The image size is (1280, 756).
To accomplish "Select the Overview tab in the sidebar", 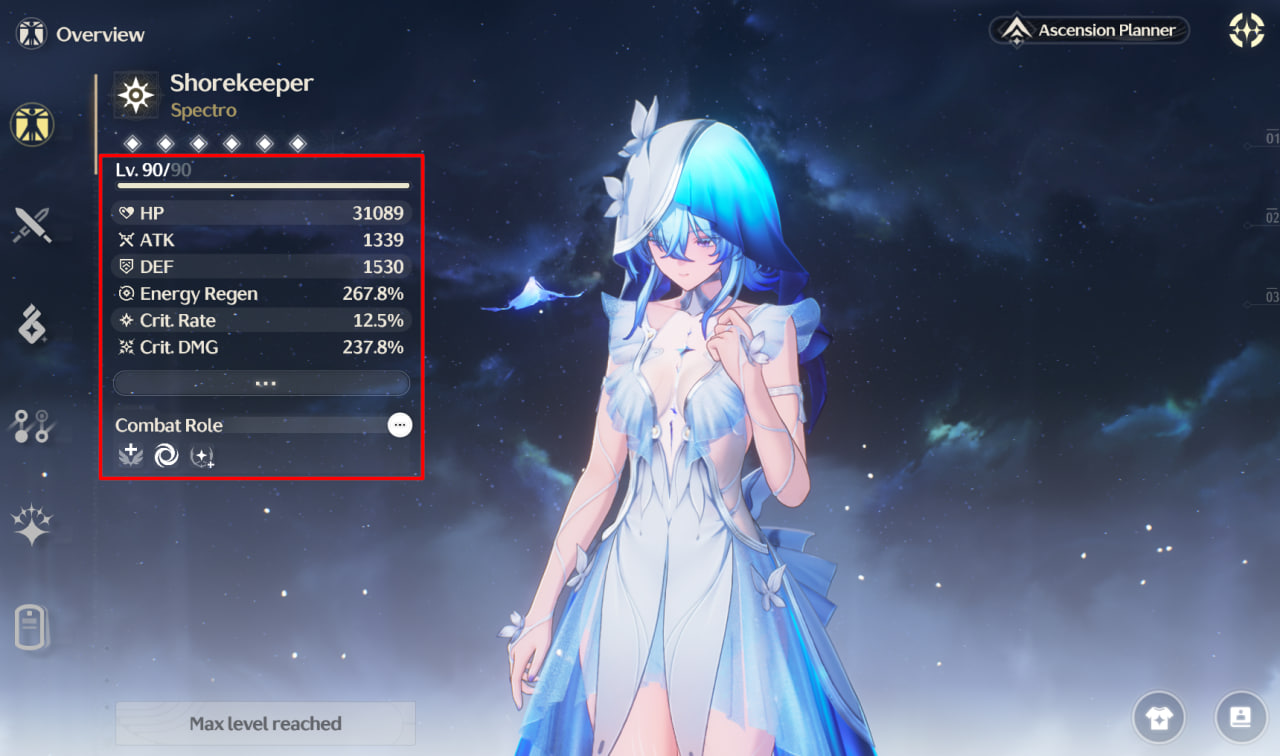I will pyautogui.click(x=32, y=125).
